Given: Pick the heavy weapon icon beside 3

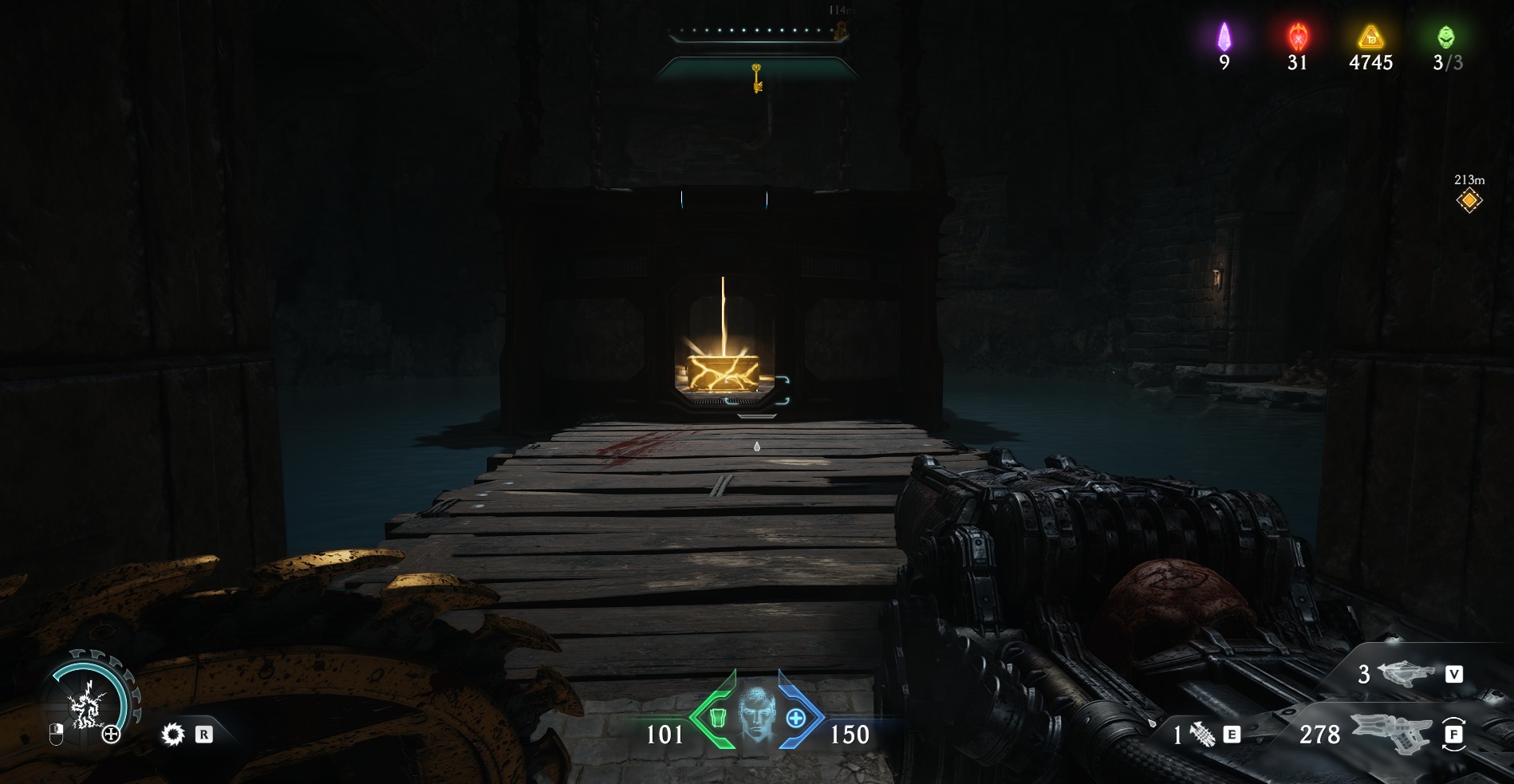Looking at the screenshot, I should (1406, 675).
